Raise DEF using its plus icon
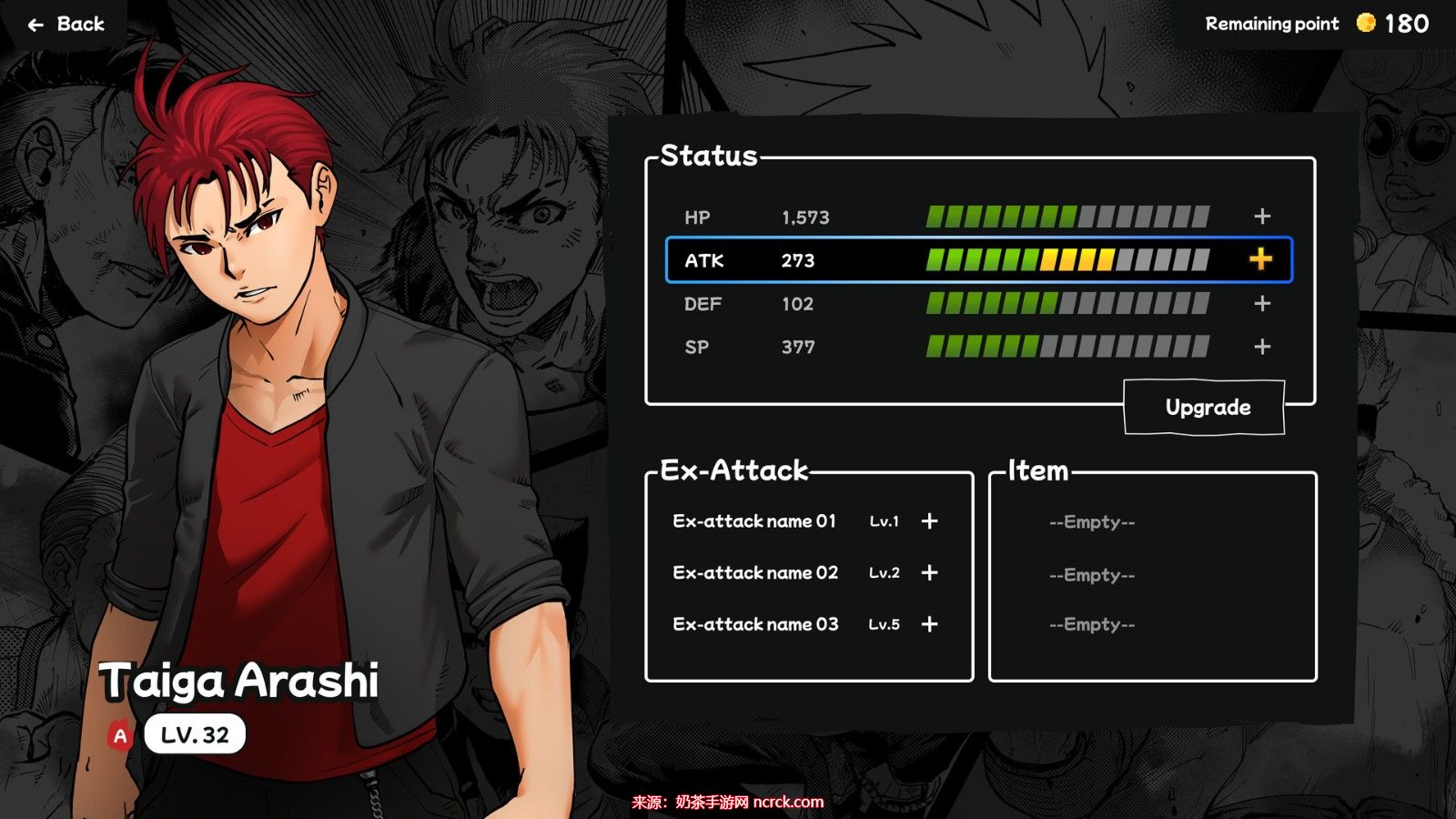 tap(1261, 303)
